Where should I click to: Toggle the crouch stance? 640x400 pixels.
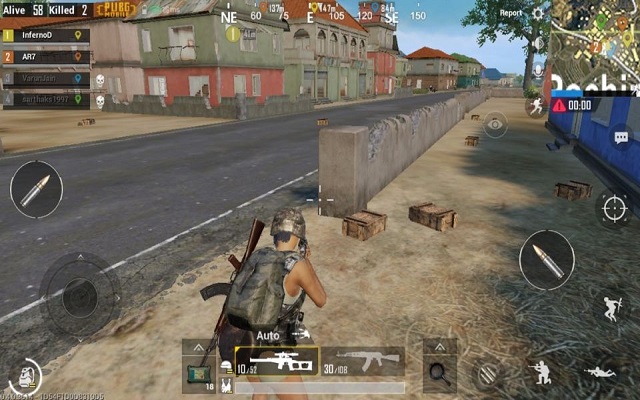coord(541,372)
